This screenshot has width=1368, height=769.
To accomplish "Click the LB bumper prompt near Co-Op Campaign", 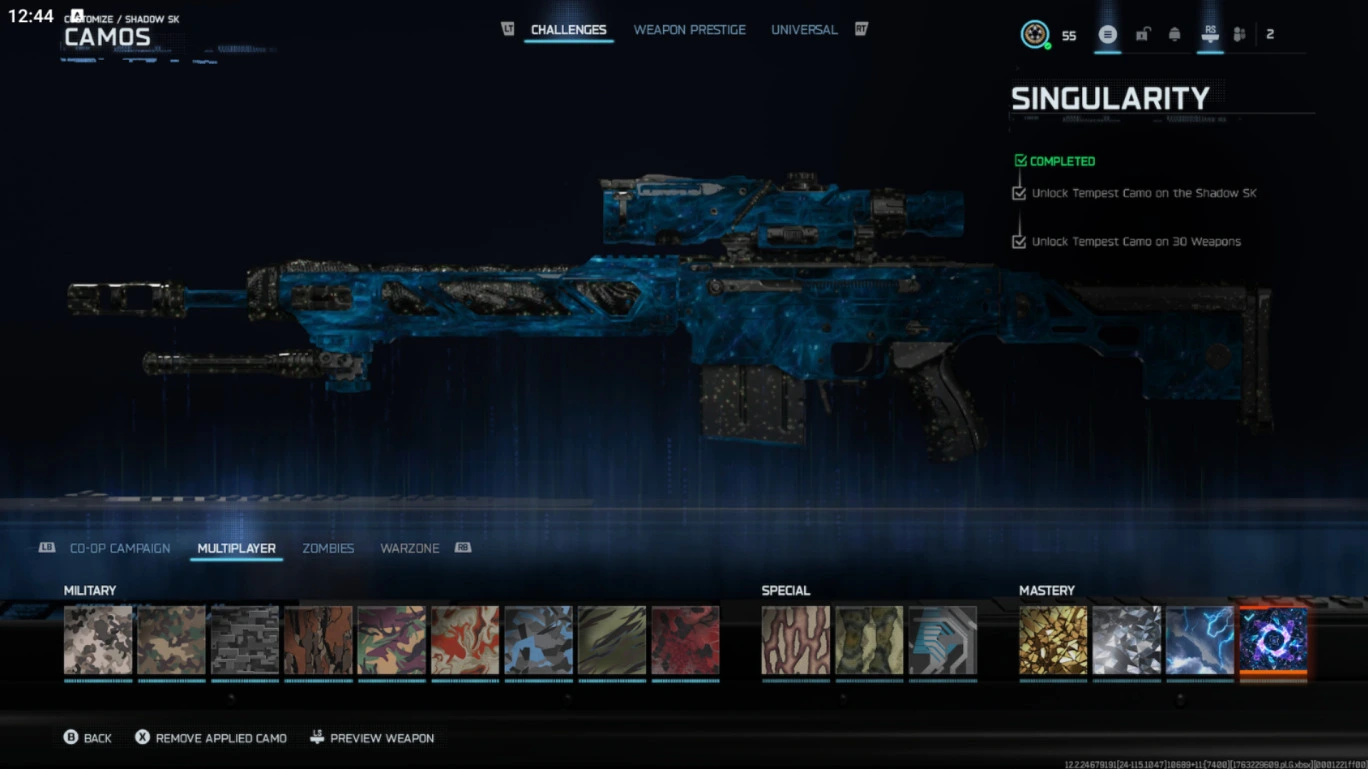I will coord(46,547).
